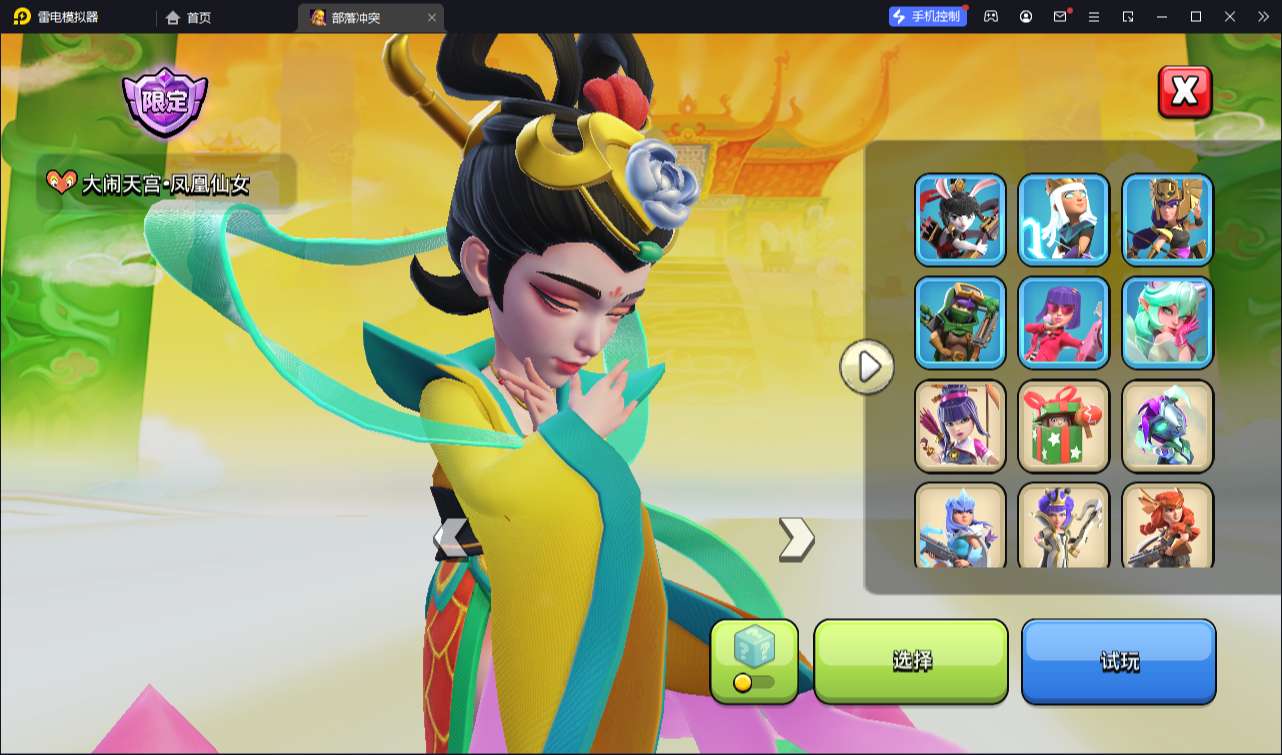1282x755 pixels.
Task: Click the round play arrow beside the skin list
Action: pyautogui.click(x=866, y=367)
